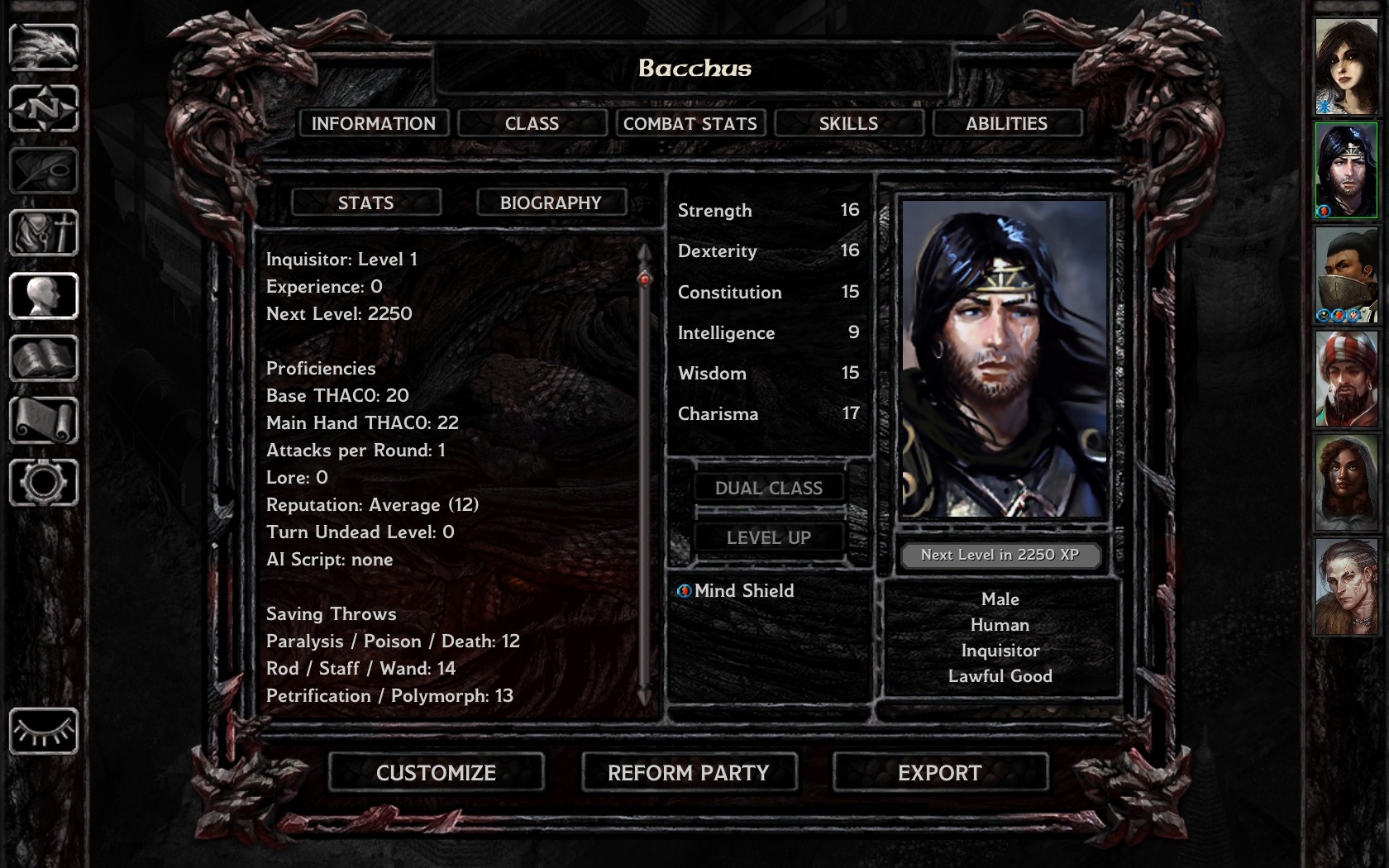The image size is (1389, 868).
Task: Select the turbaned bearded man portrait
Action: point(1346,379)
